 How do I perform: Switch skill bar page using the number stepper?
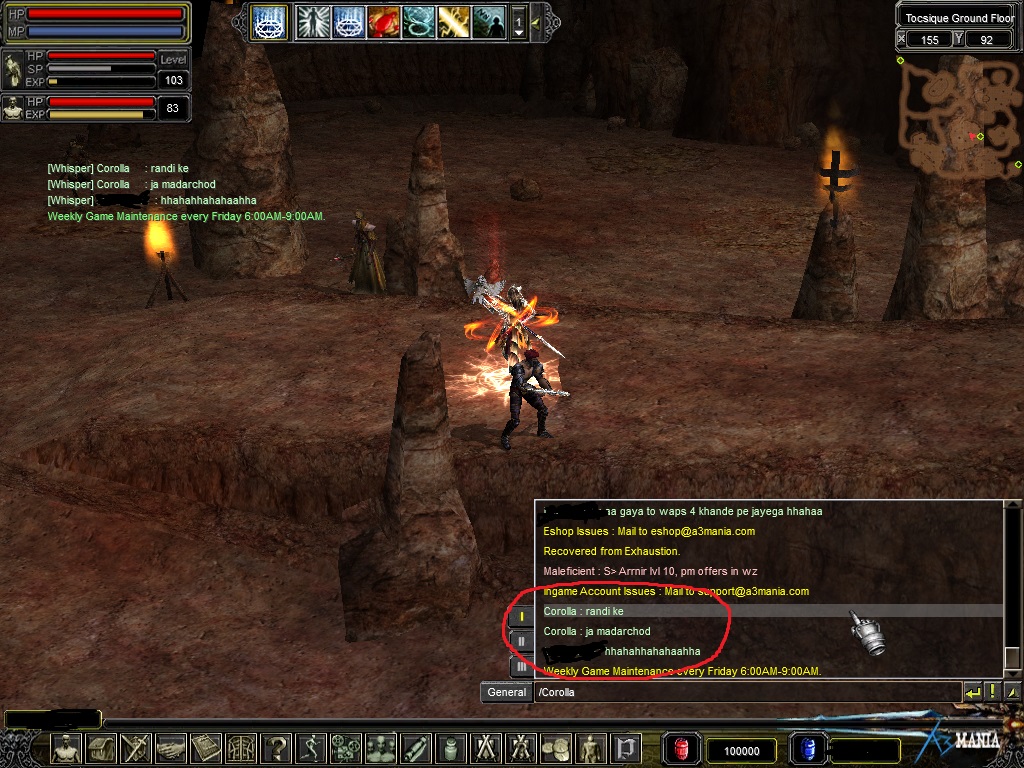pyautogui.click(x=518, y=22)
